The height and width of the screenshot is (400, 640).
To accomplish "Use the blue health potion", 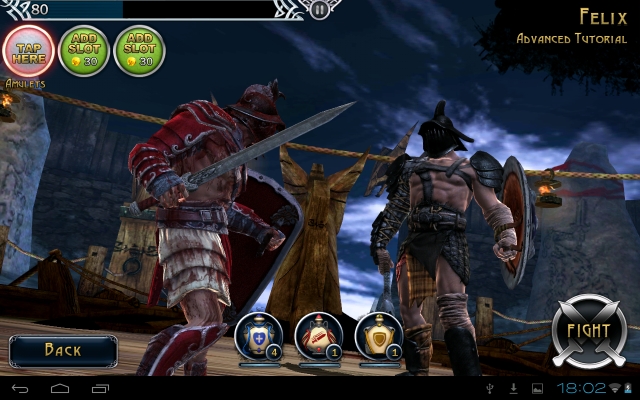I will click(258, 335).
